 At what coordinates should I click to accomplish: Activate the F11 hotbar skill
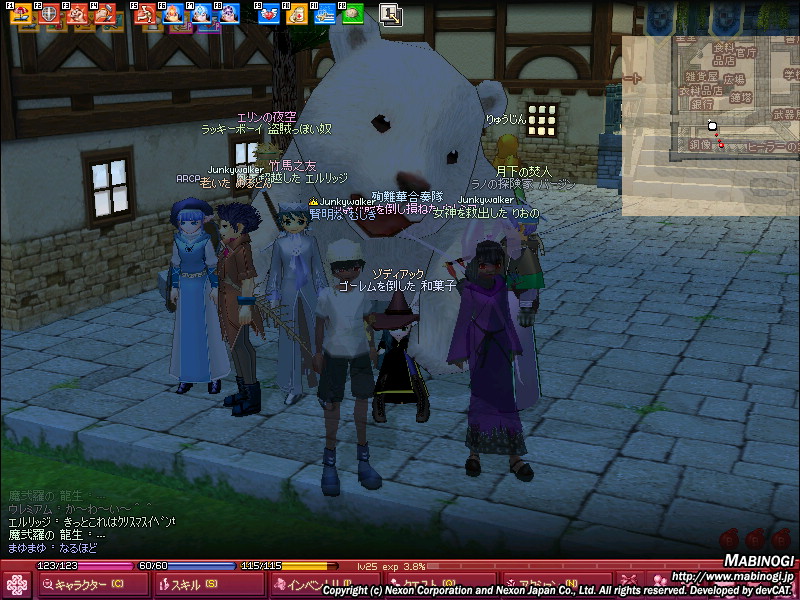(x=324, y=14)
